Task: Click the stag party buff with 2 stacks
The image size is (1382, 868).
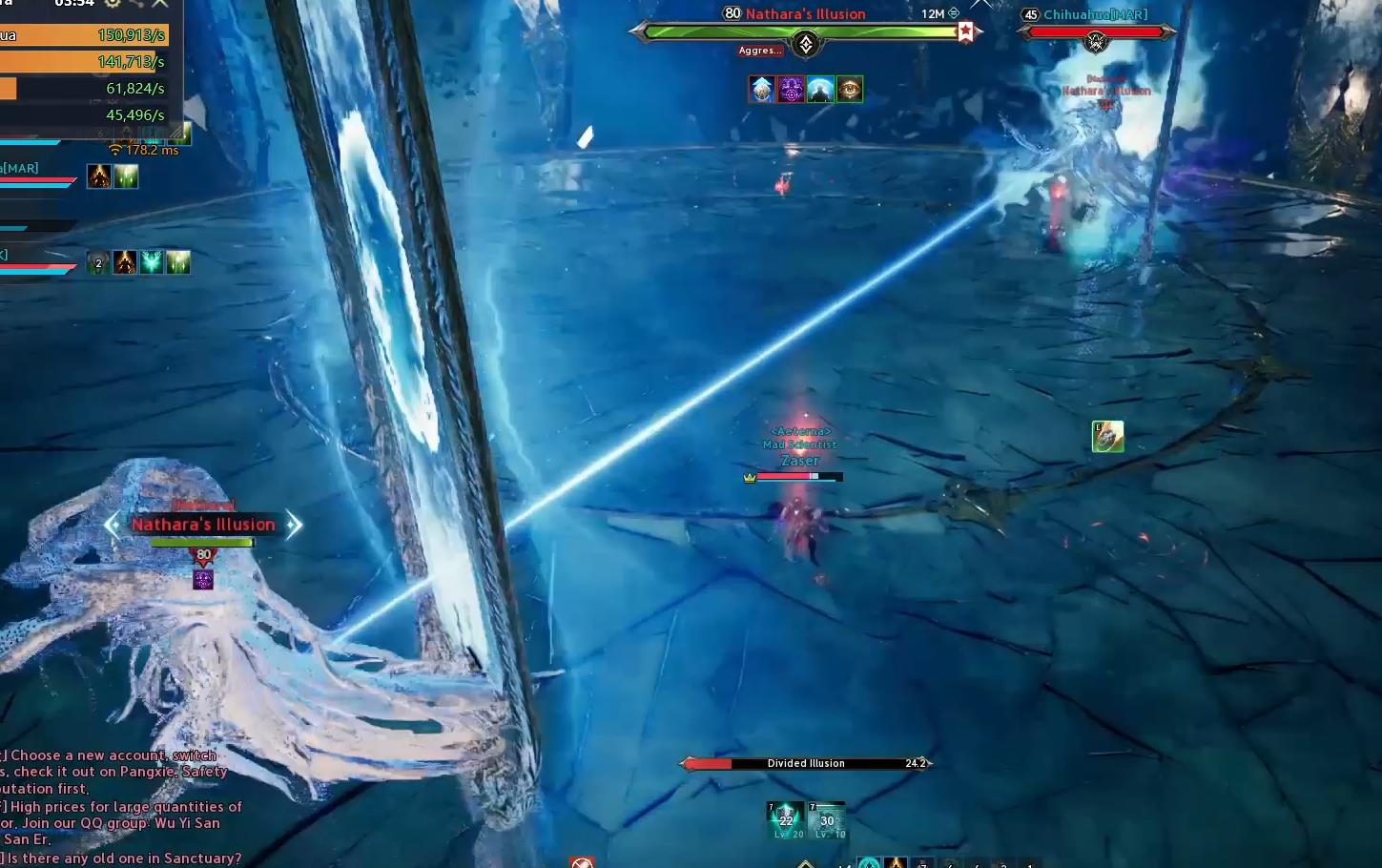Action: [x=98, y=262]
